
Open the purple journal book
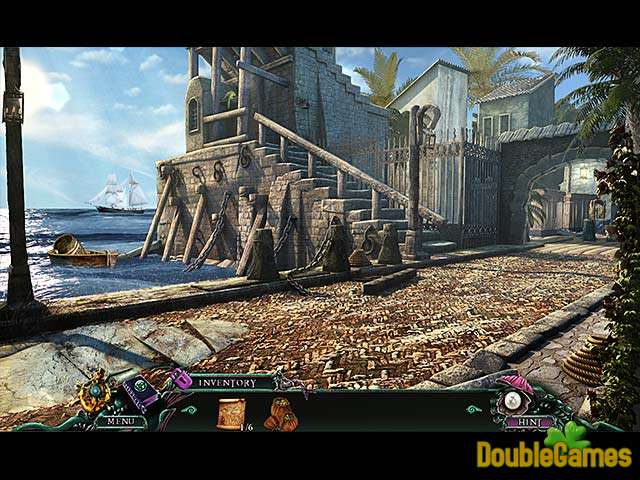(x=141, y=394)
